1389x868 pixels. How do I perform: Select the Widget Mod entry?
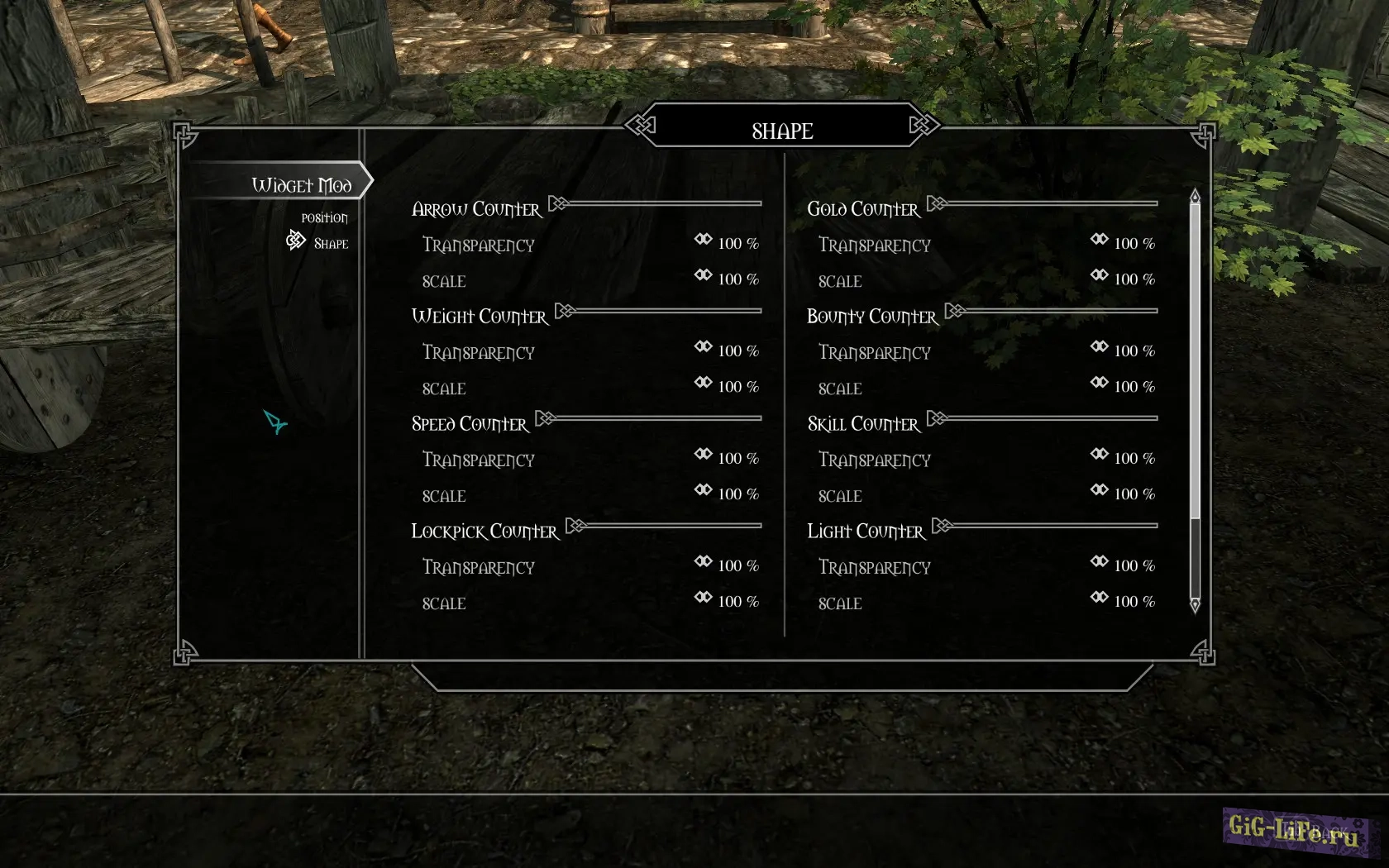[x=302, y=184]
